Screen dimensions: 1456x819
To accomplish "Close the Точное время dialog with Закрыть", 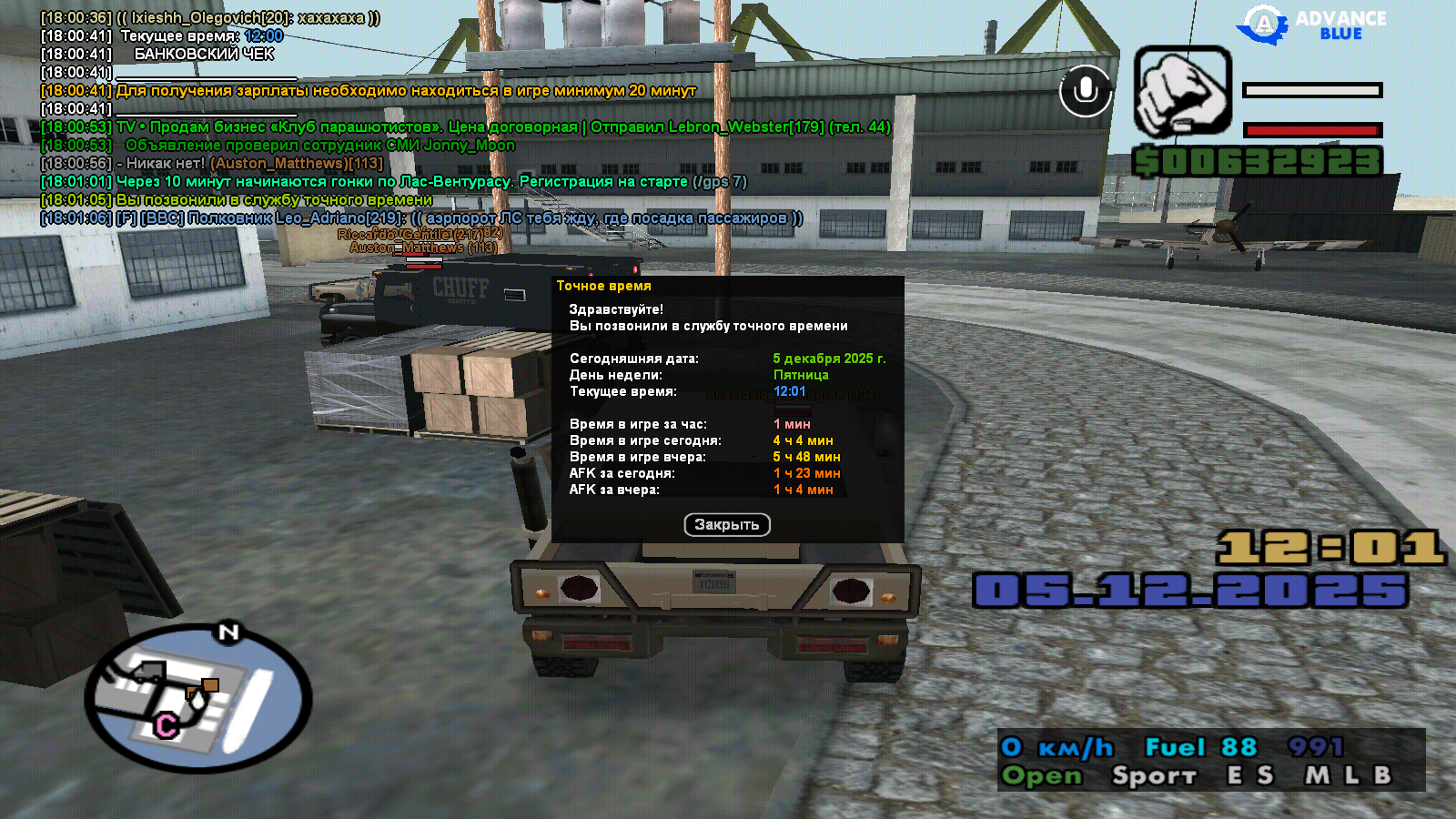I will click(726, 525).
